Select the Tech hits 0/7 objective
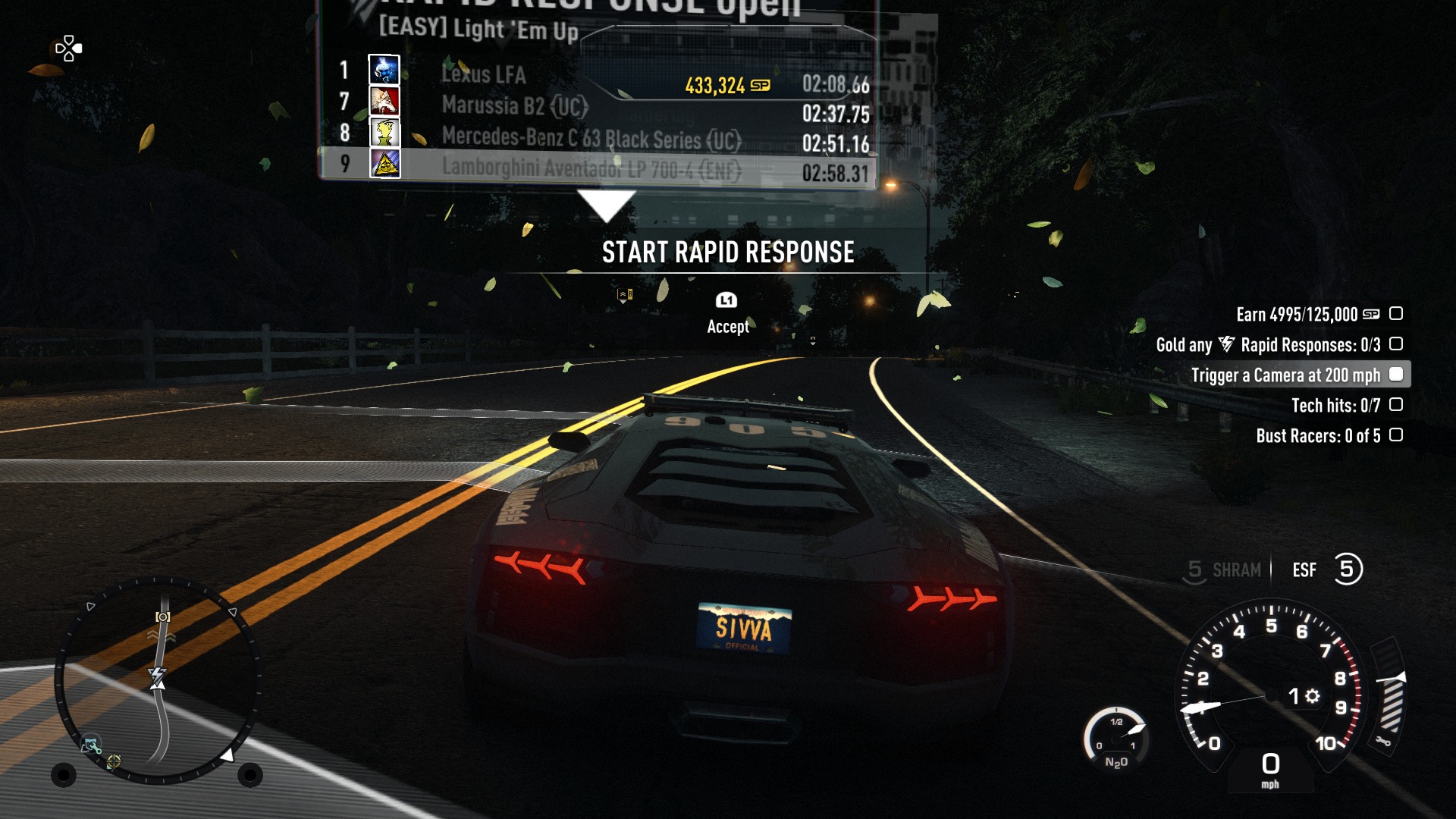The image size is (1456, 819). click(x=1335, y=406)
